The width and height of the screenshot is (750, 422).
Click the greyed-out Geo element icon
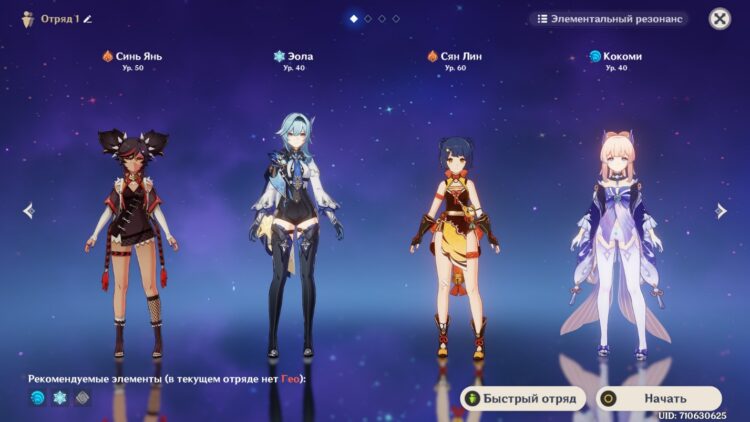point(82,398)
